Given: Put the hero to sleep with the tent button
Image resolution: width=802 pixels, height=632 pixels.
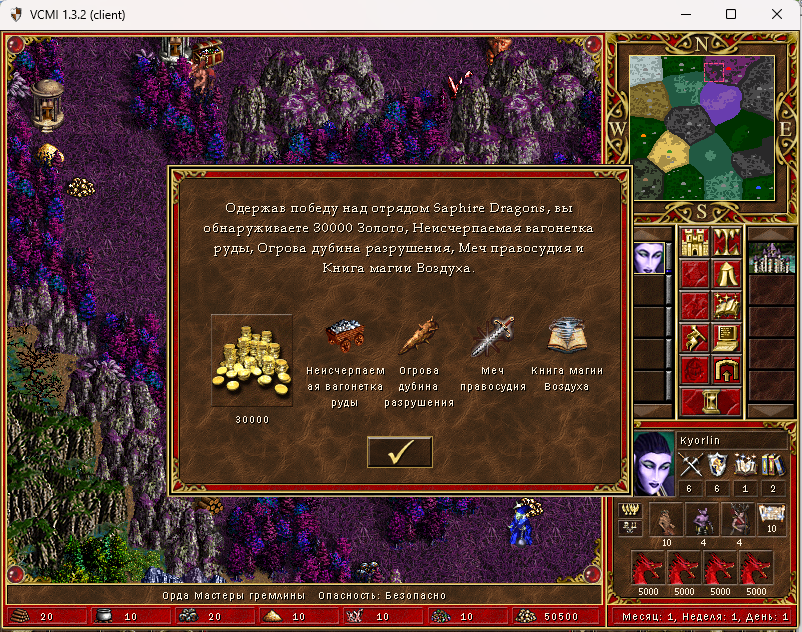Looking at the screenshot, I should [x=726, y=273].
